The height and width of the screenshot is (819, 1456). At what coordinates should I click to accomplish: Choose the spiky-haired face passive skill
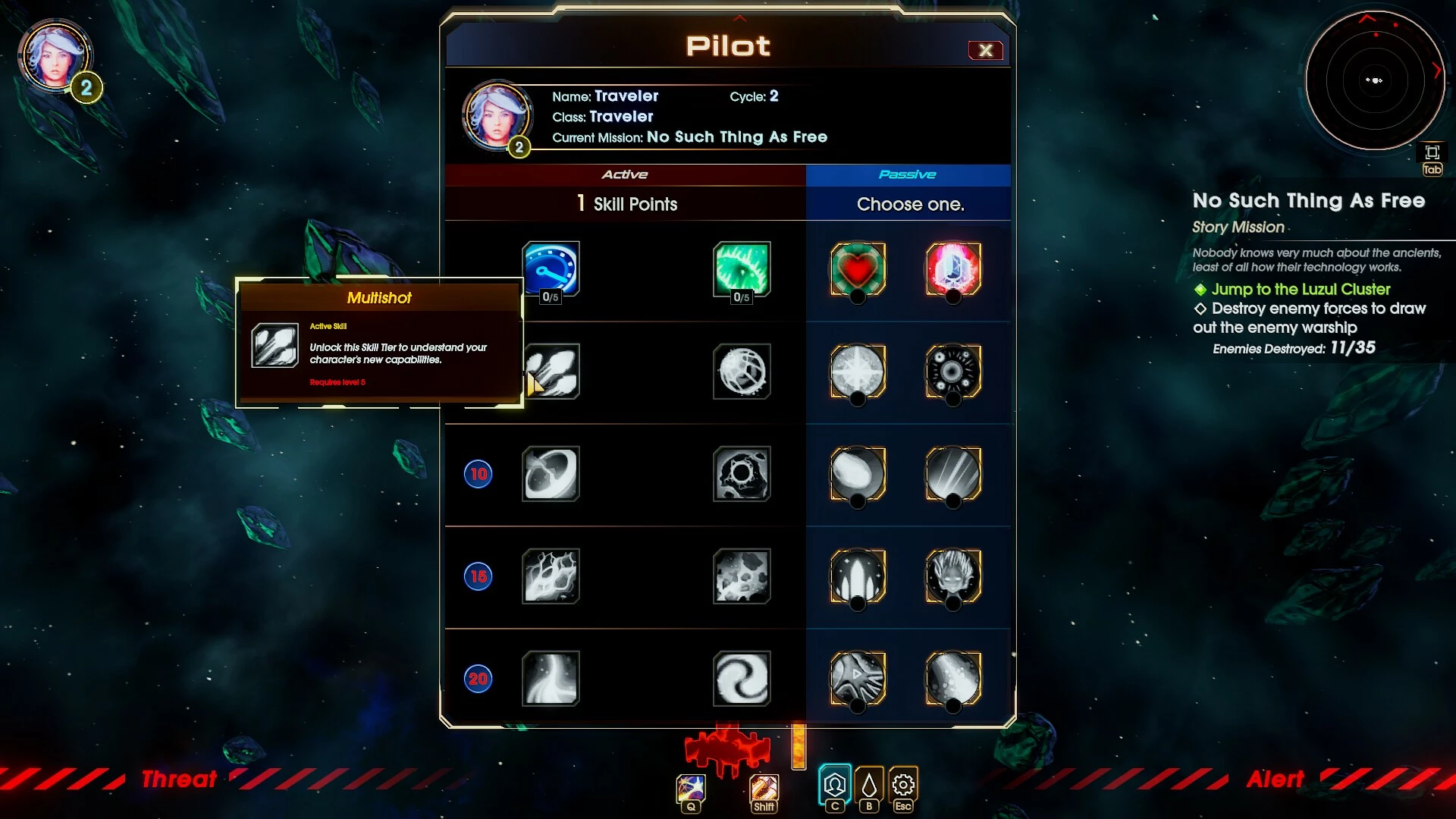pos(953,576)
